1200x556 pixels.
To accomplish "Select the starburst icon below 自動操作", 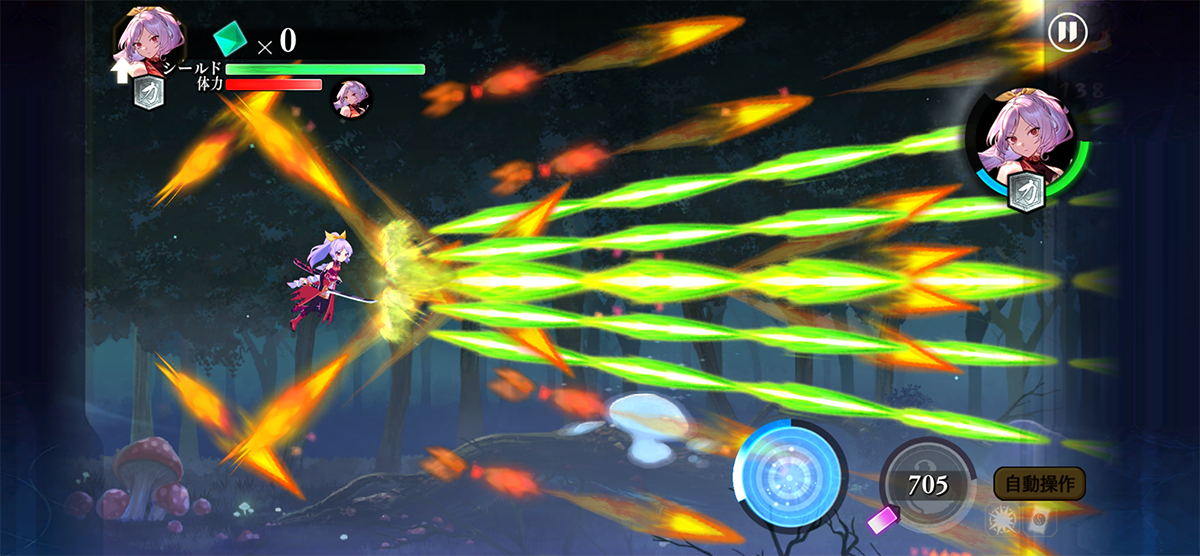I will [x=1000, y=518].
